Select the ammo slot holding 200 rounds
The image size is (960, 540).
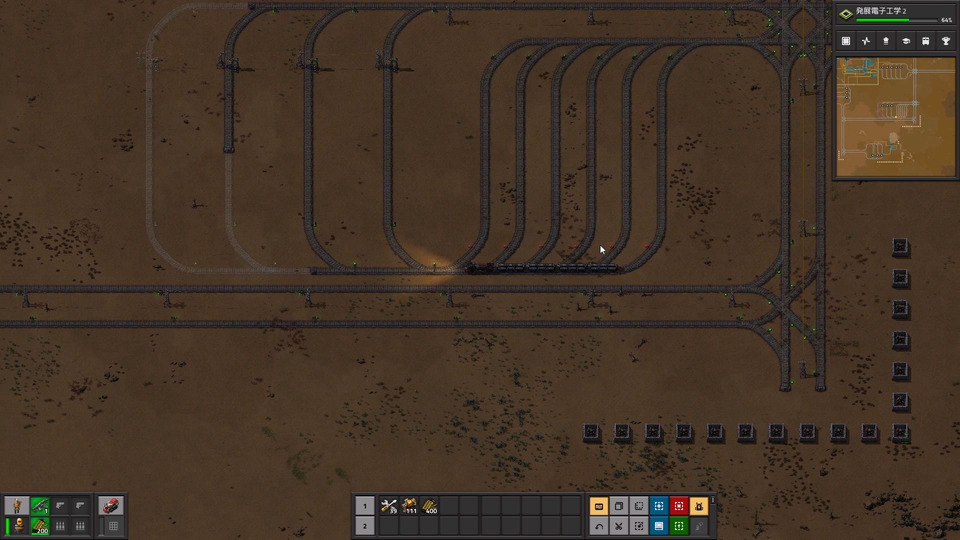coord(40,526)
